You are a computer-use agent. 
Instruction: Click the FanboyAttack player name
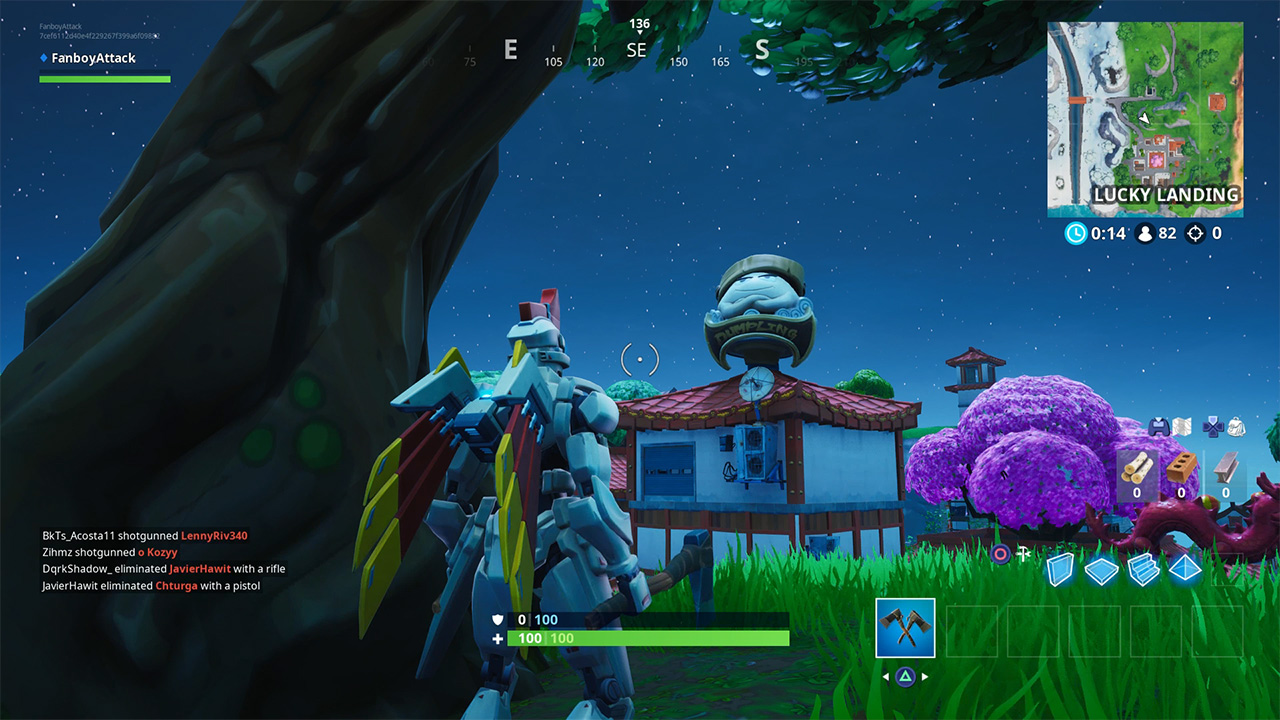(96, 58)
